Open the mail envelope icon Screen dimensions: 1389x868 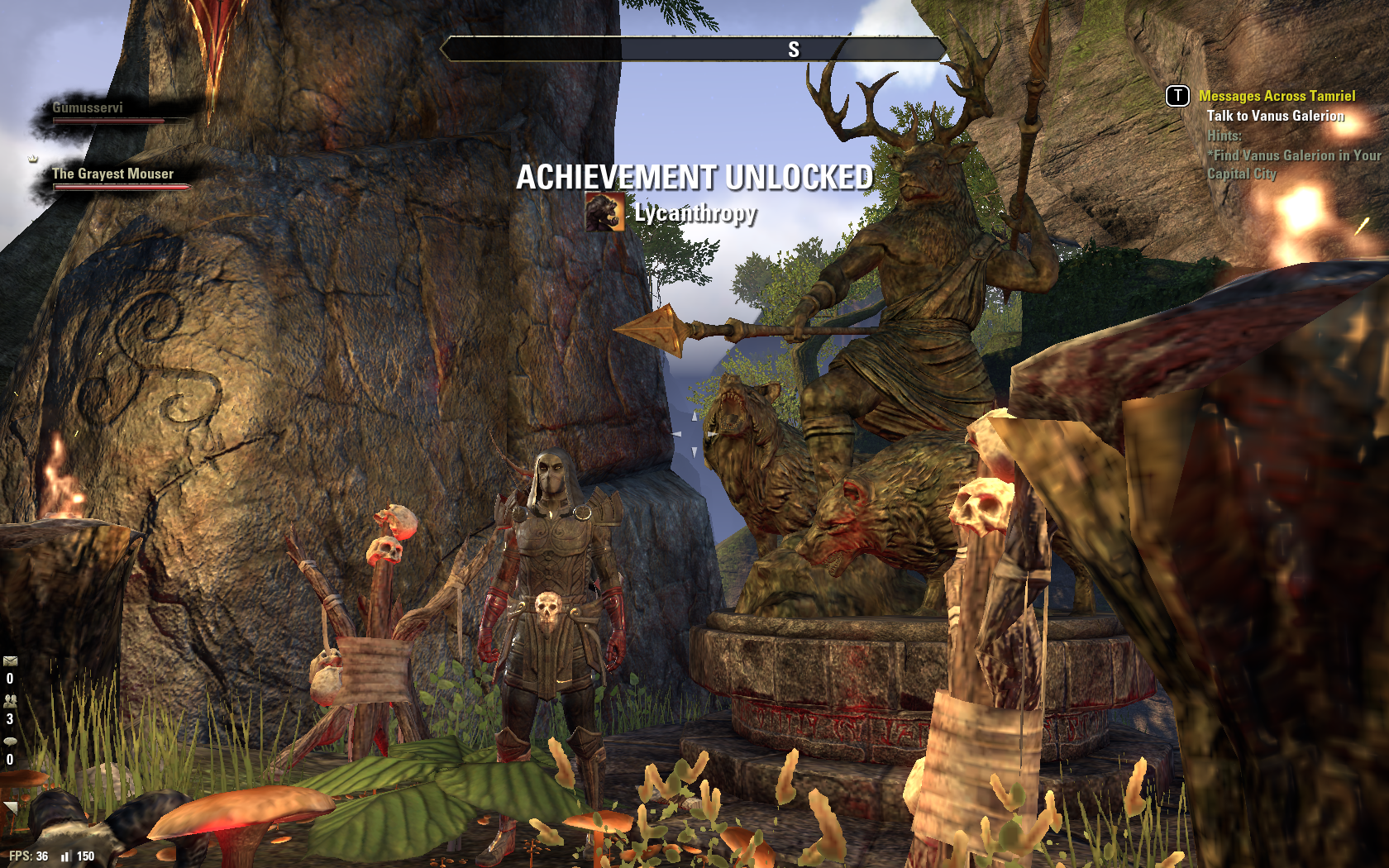(x=10, y=661)
